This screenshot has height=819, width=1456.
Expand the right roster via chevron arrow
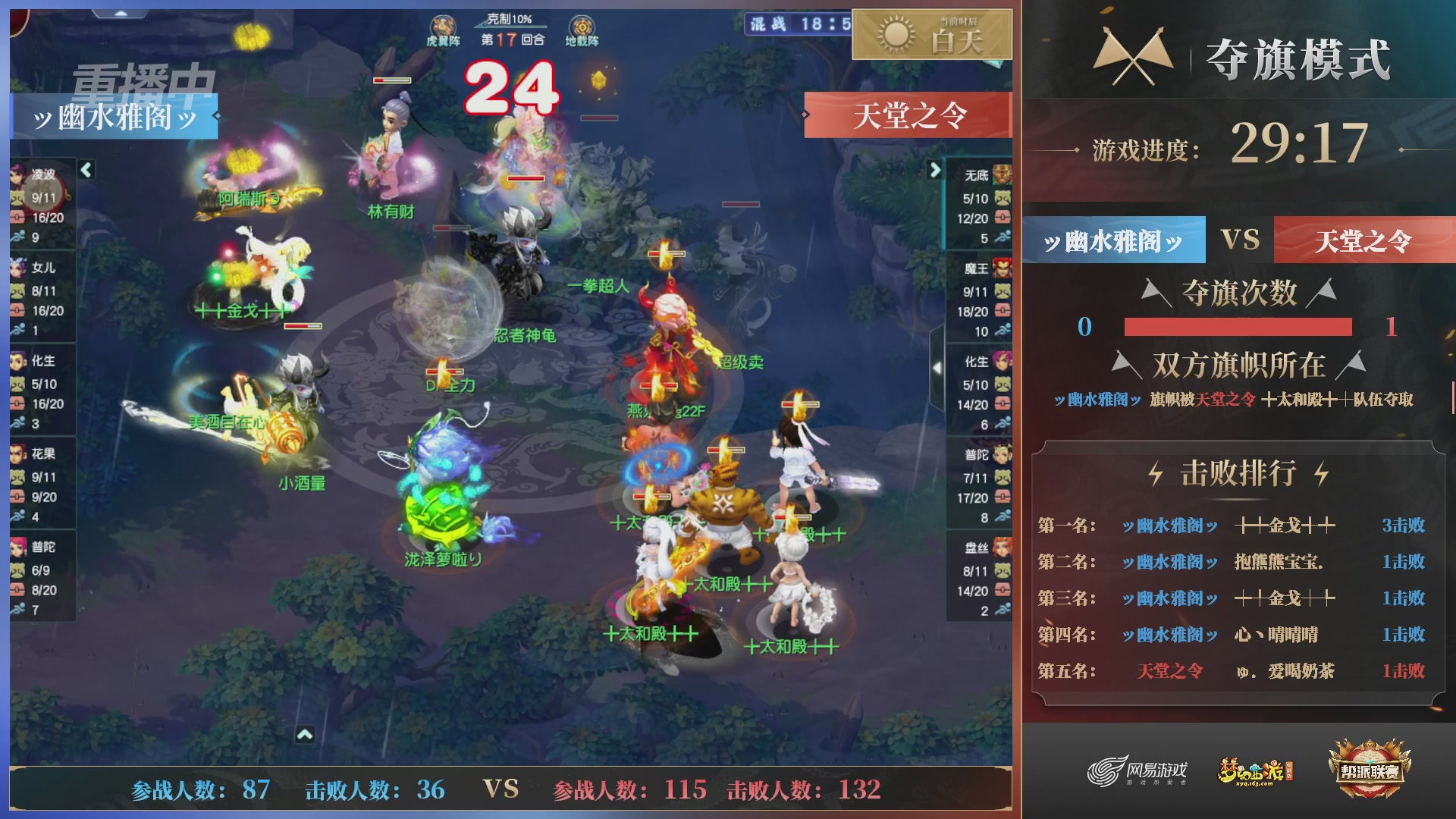[x=935, y=171]
